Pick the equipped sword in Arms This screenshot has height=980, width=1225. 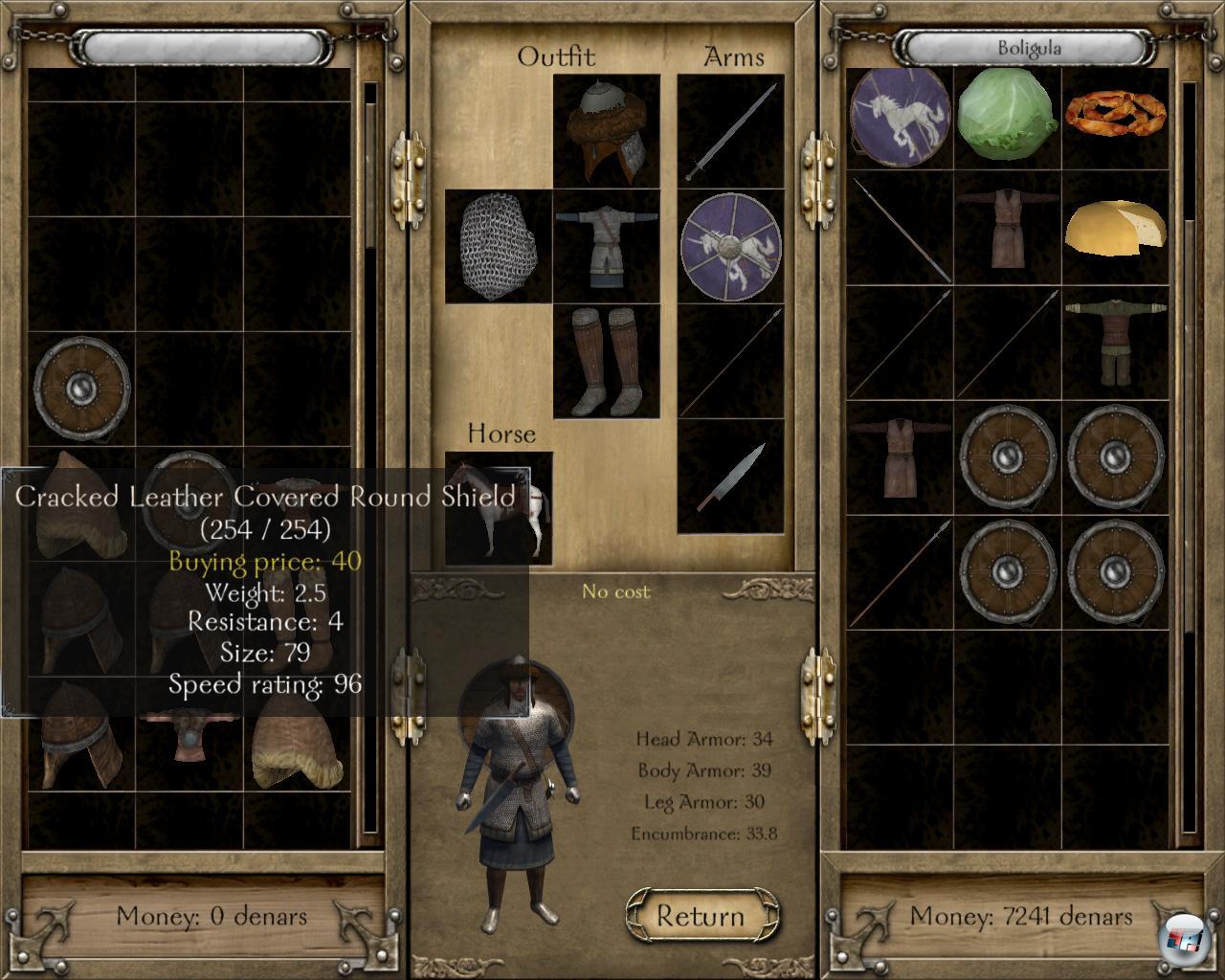click(x=731, y=132)
